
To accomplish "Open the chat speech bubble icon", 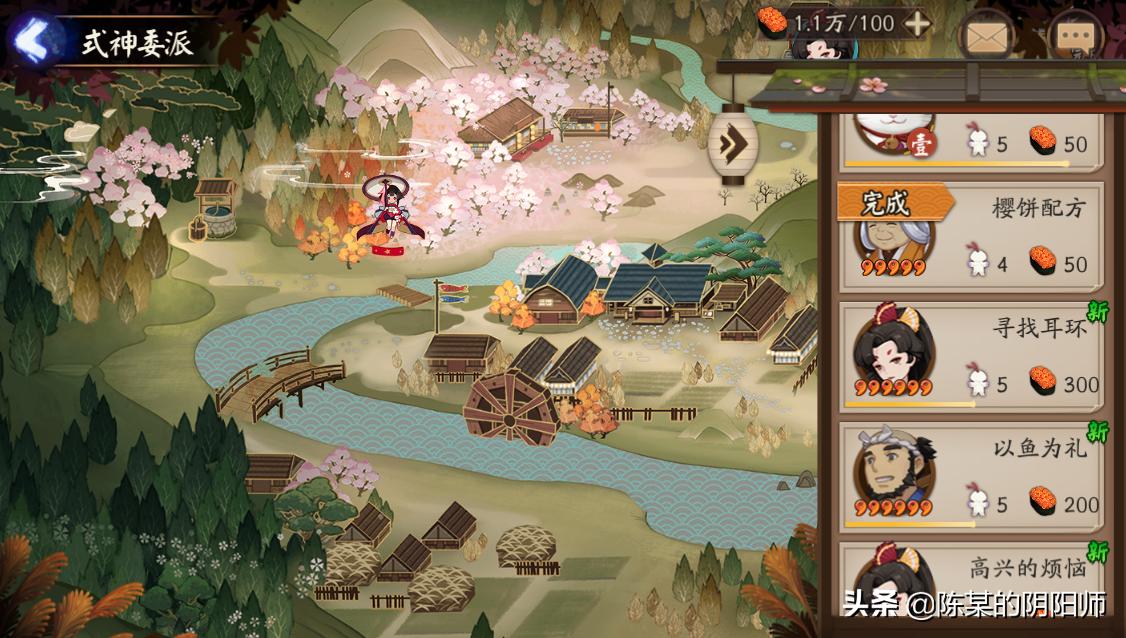I will point(1076,38).
